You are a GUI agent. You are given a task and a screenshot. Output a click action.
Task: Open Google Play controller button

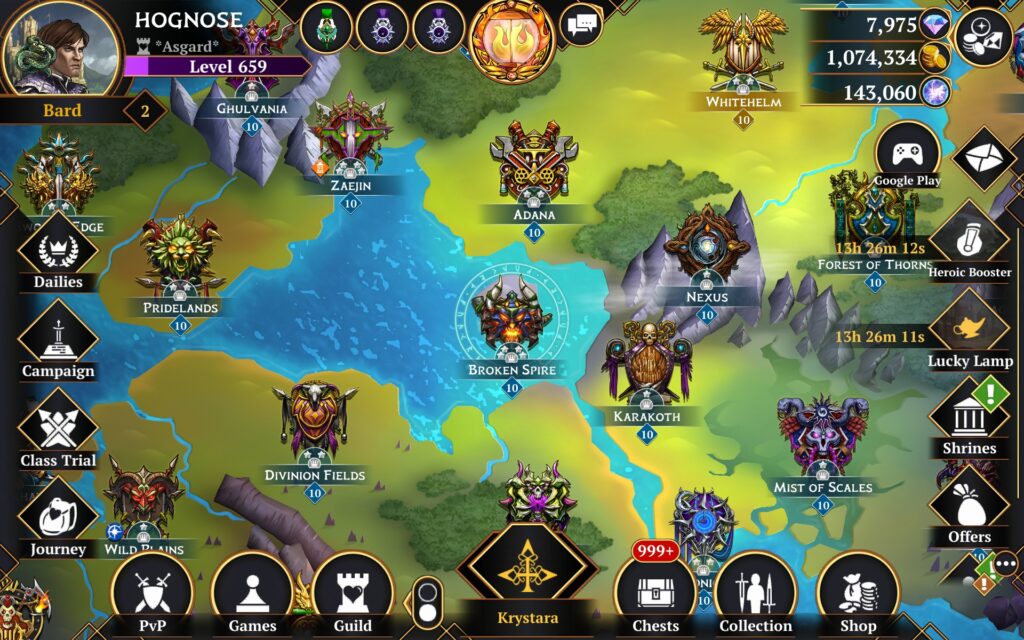[x=907, y=155]
